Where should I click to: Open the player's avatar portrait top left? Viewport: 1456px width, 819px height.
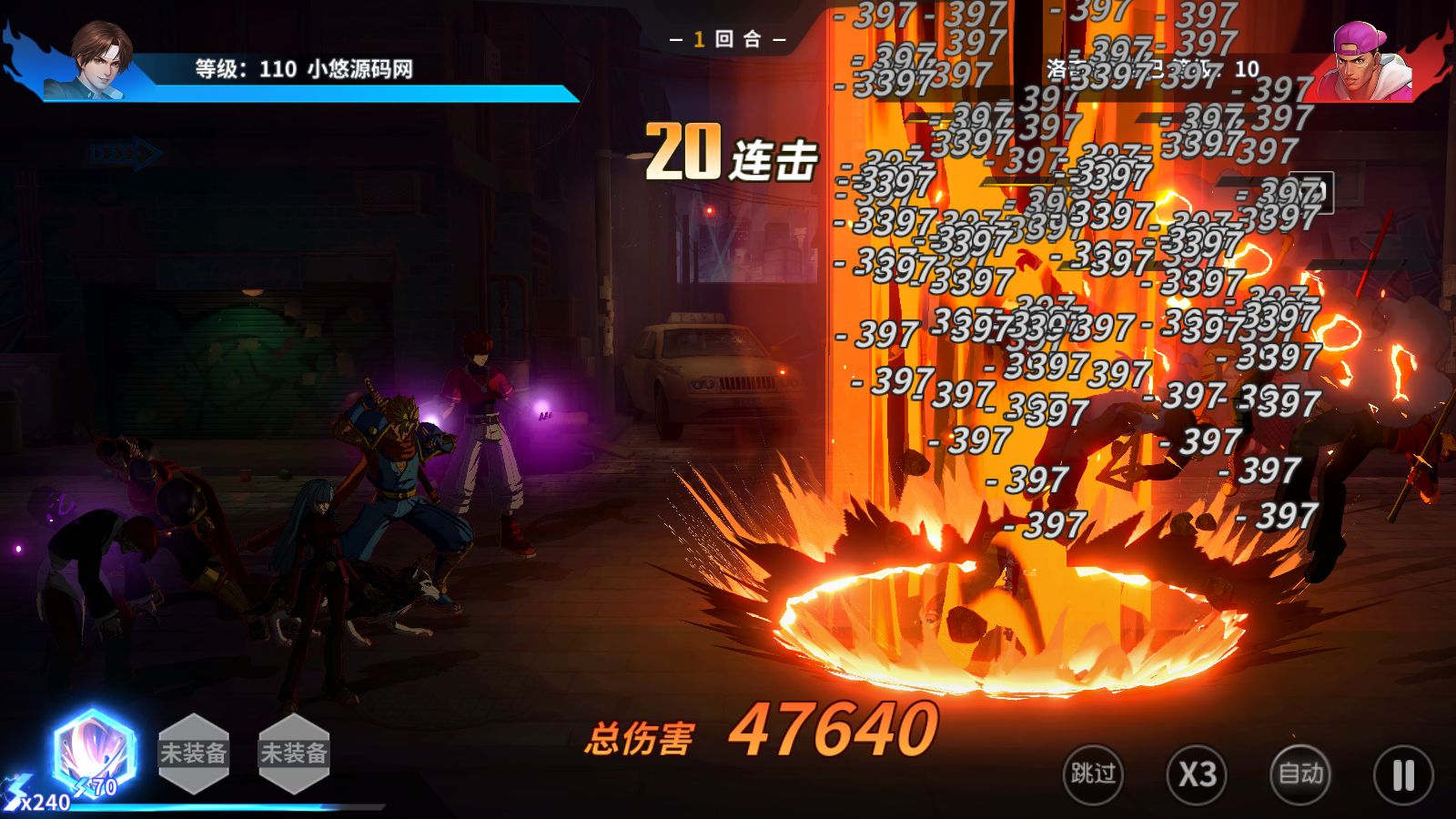[100, 59]
